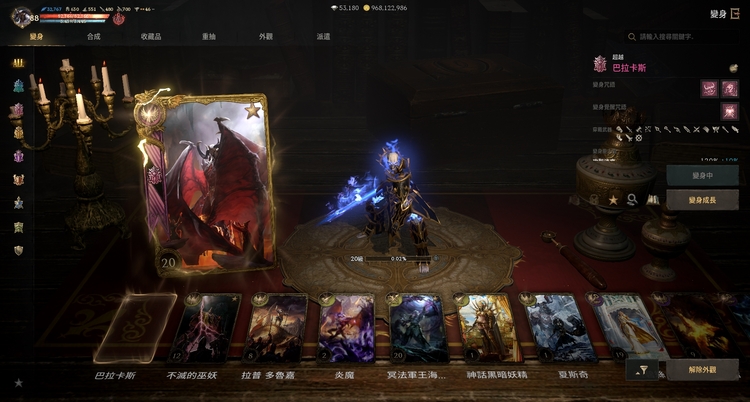
Task: Open 變身成長 transformation growth
Action: click(x=702, y=200)
